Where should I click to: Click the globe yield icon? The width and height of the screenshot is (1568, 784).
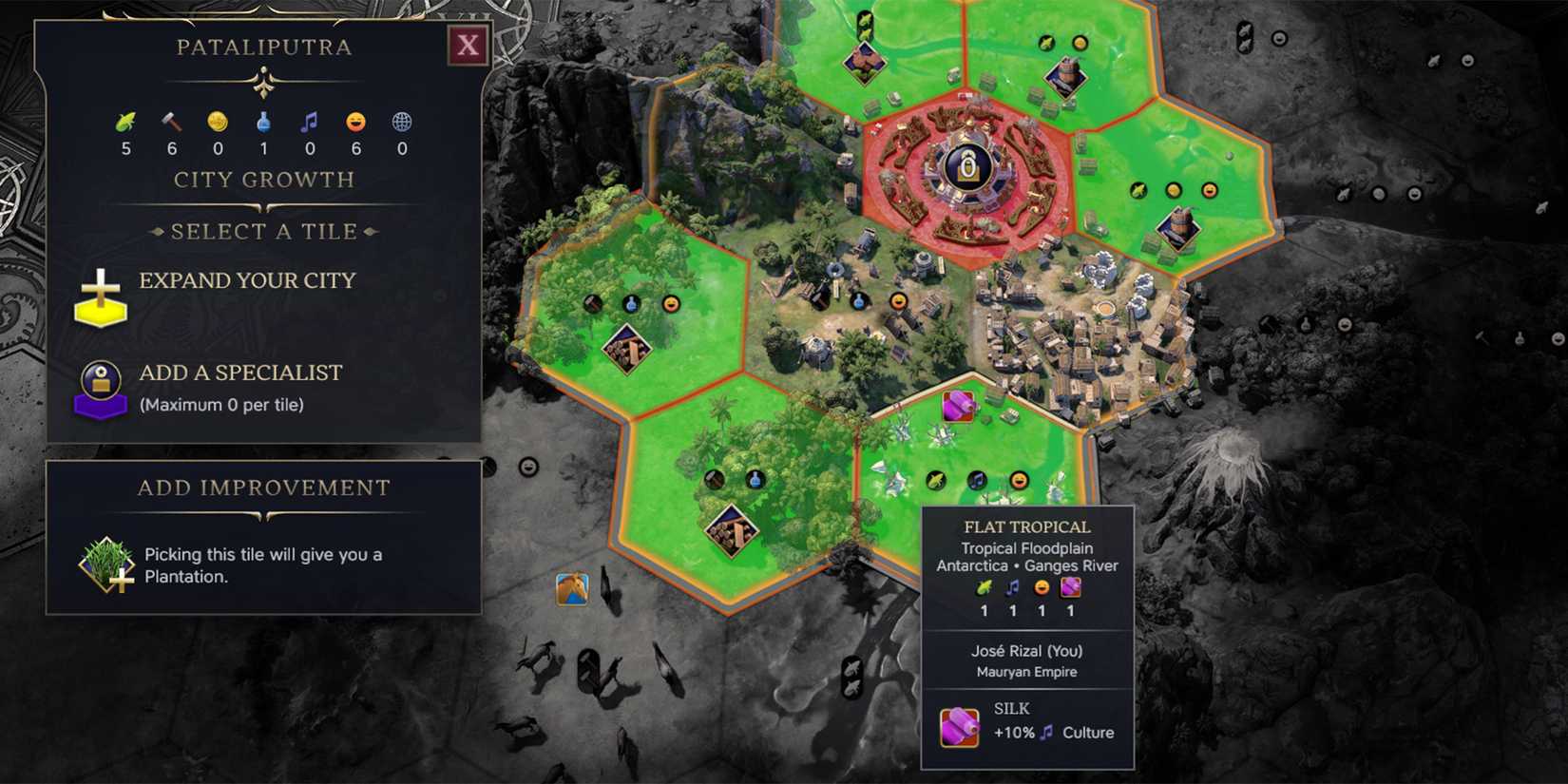coord(402,121)
